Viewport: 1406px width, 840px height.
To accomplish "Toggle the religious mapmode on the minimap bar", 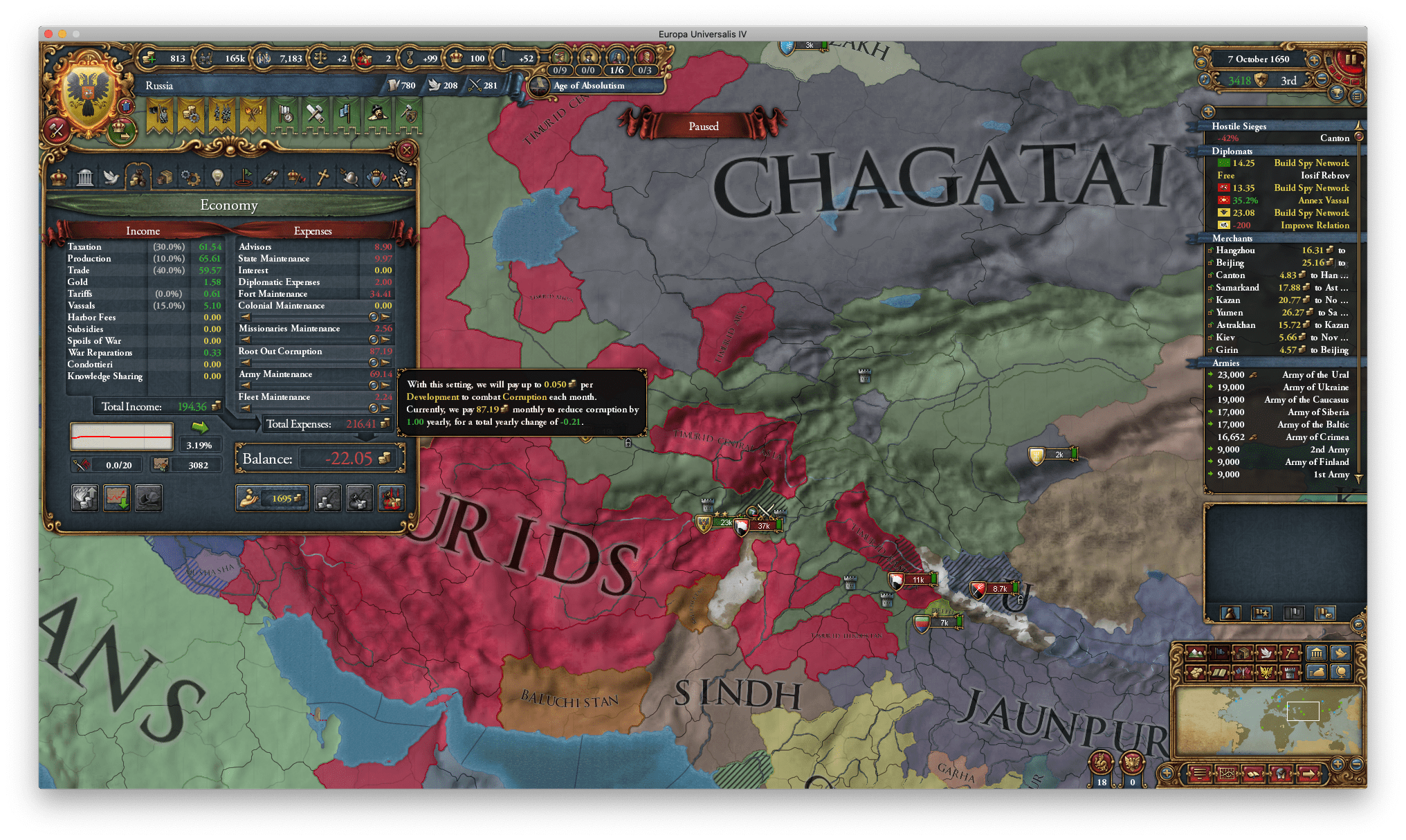I will (x=1290, y=654).
